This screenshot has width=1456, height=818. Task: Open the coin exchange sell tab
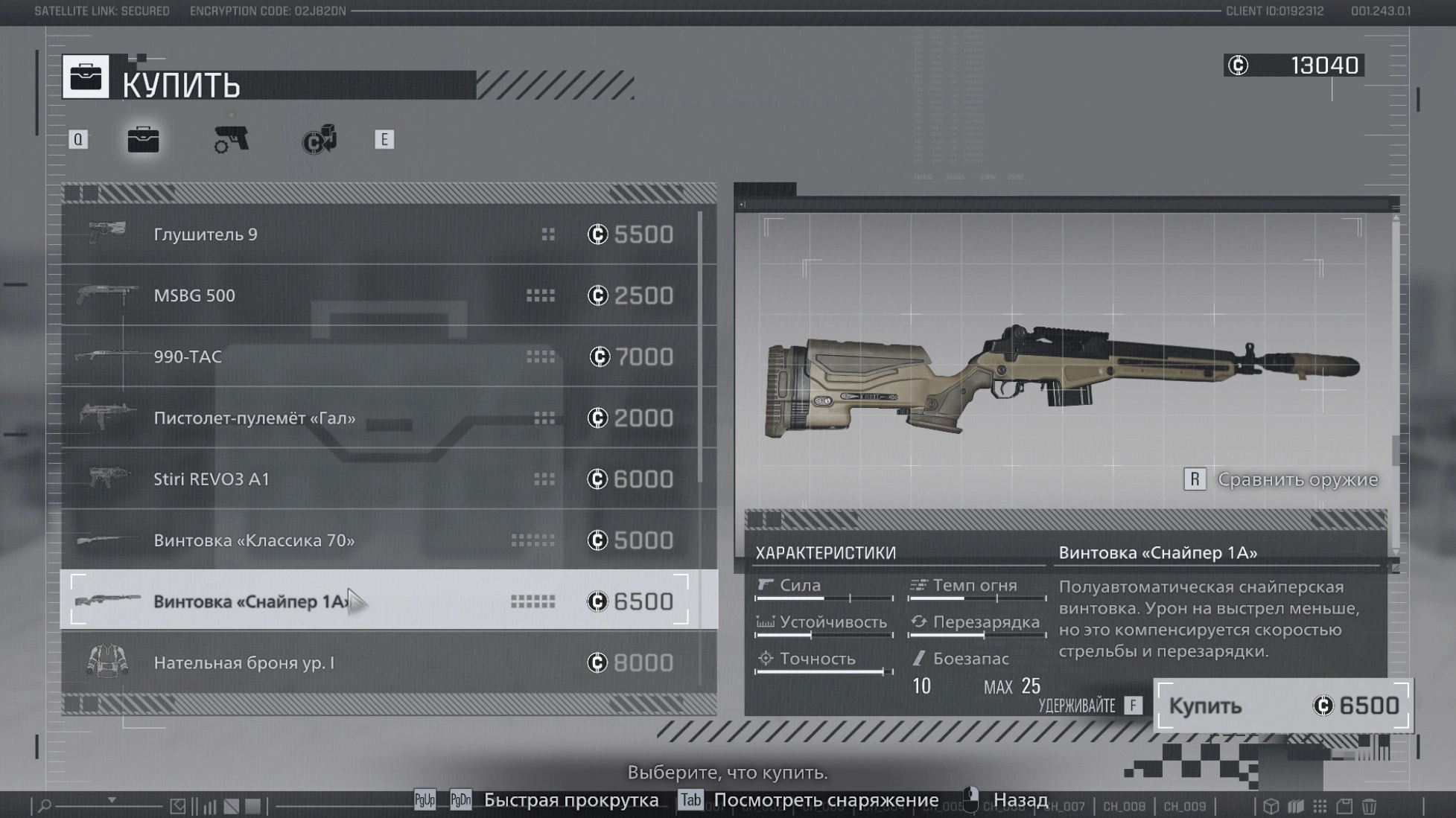coord(320,139)
